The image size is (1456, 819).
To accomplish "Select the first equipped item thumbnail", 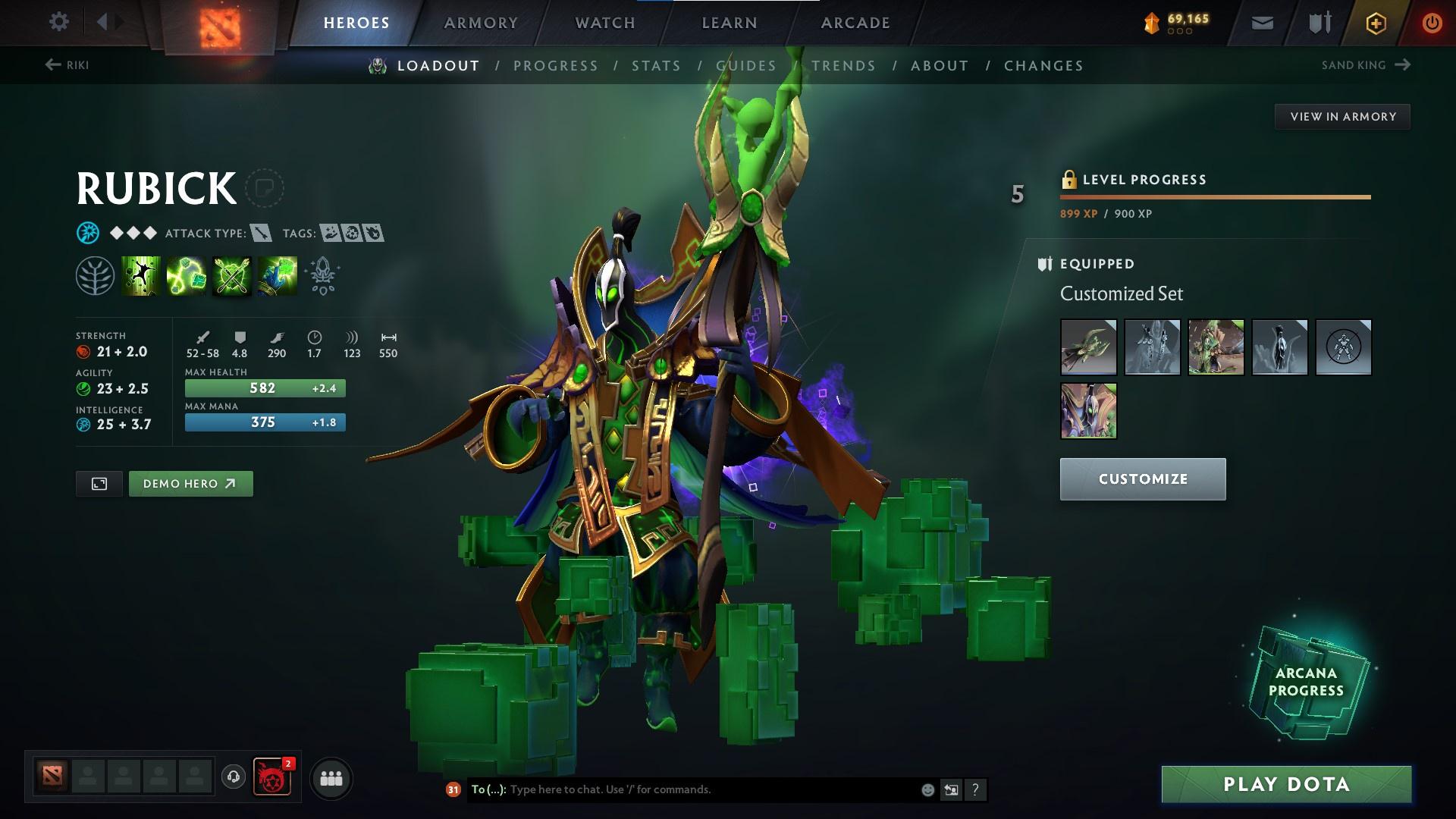I will (x=1088, y=347).
